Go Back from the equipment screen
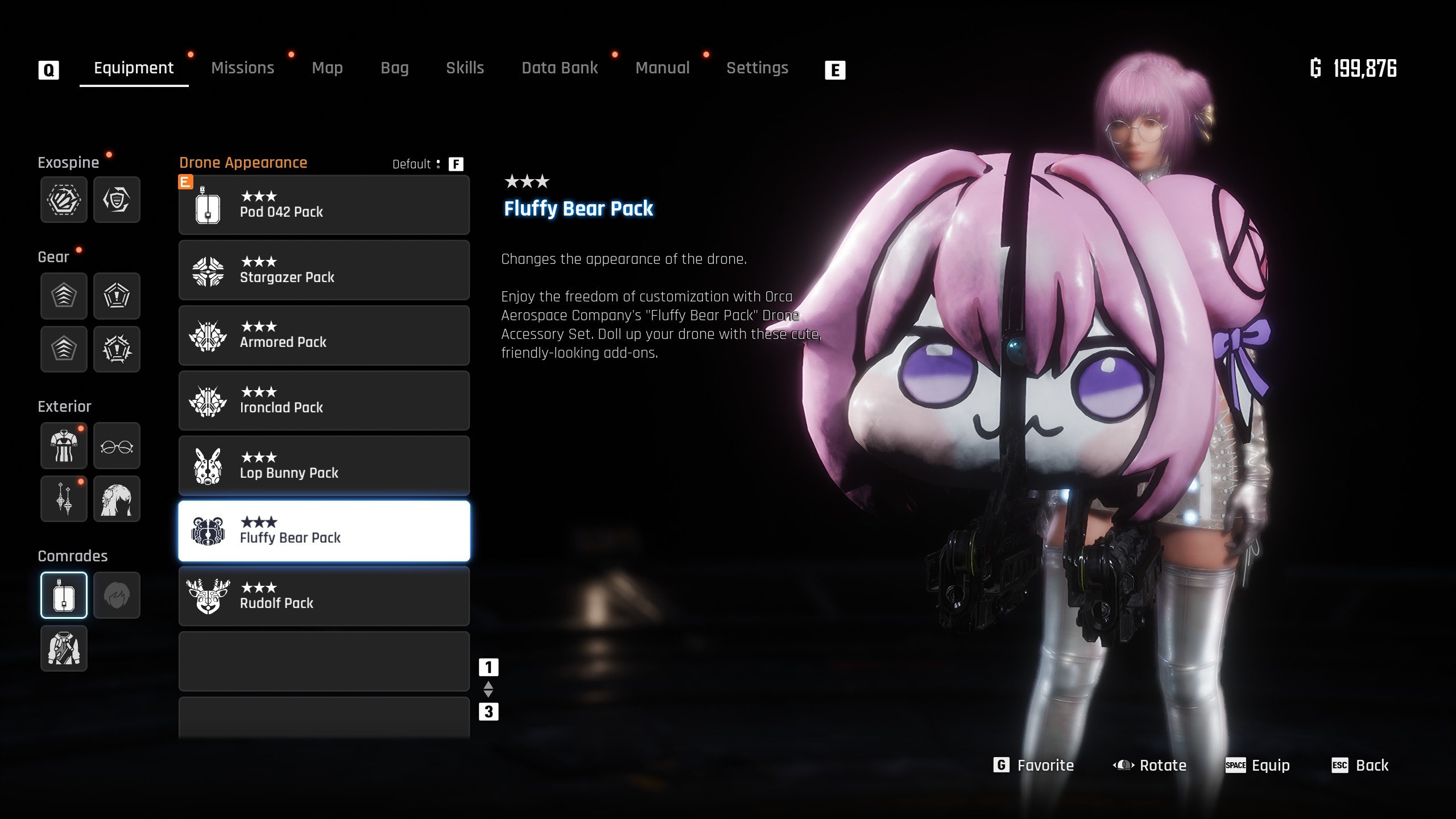Screen dimensions: 1456x819 (x=1360, y=766)
